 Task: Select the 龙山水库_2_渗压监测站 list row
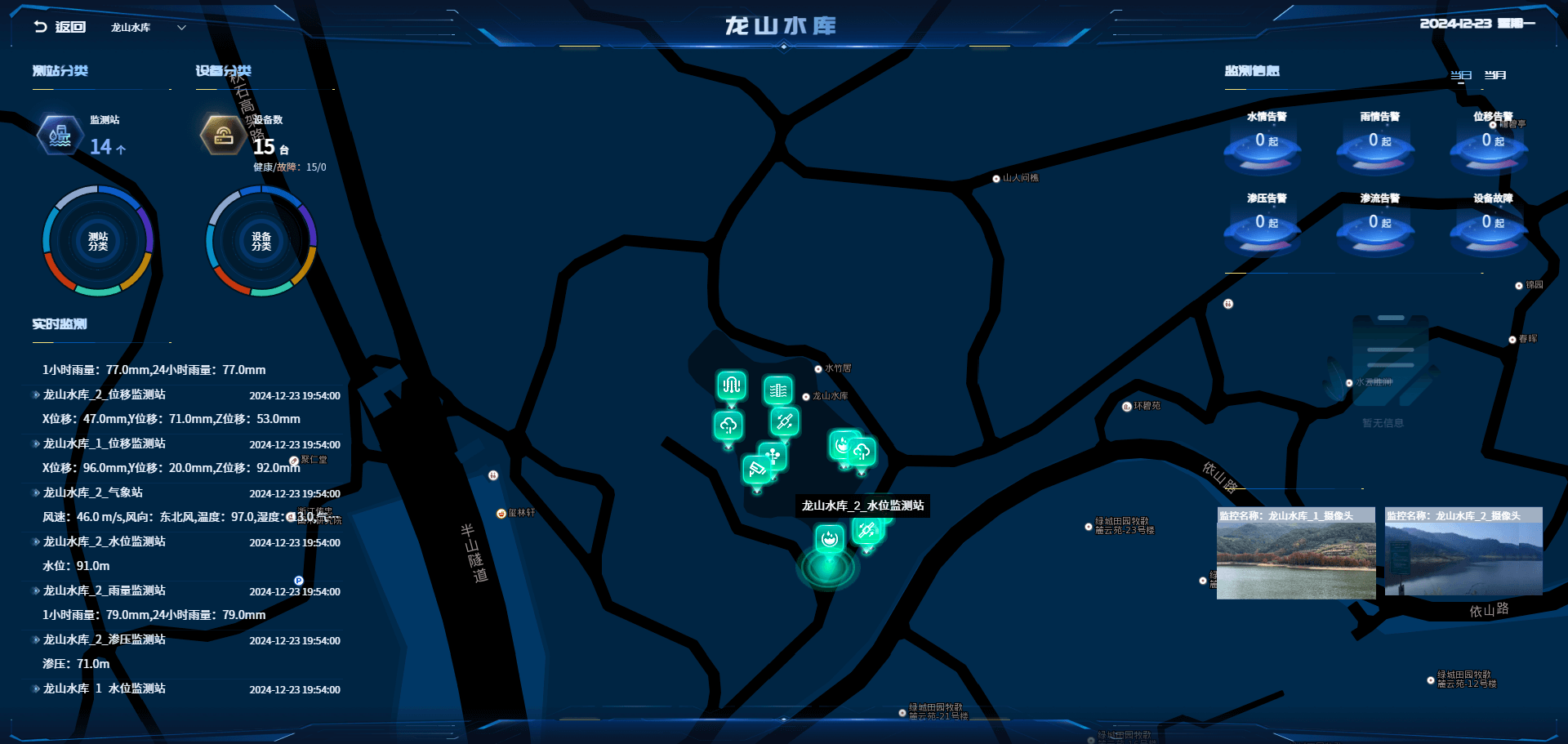[104, 639]
